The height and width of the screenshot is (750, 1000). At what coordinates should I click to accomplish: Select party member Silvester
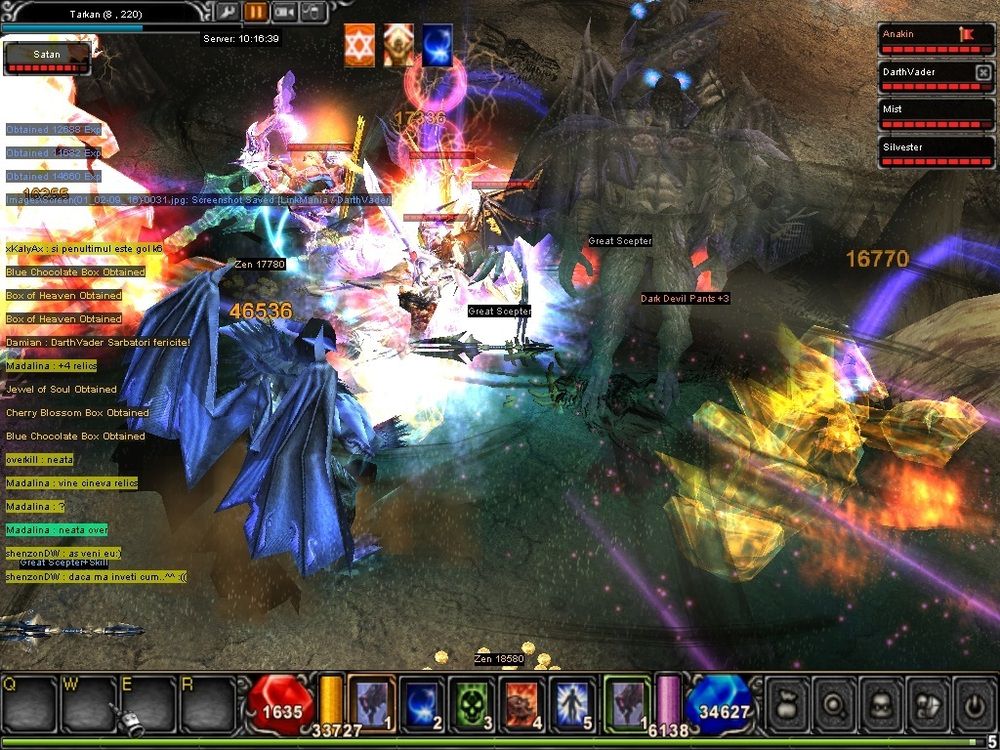tap(936, 152)
